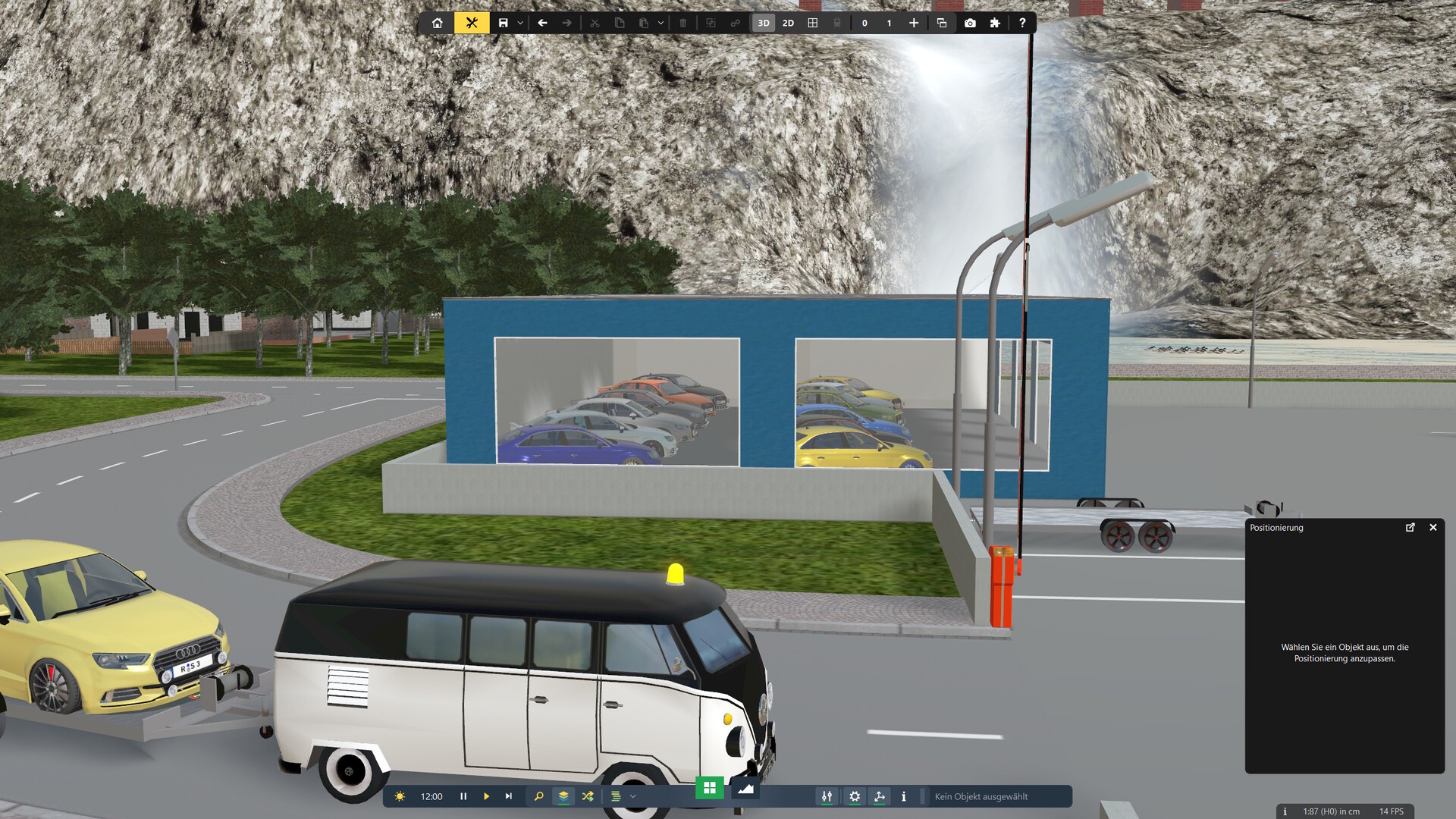Skip forward with the step button
The height and width of the screenshot is (819, 1456).
click(509, 796)
